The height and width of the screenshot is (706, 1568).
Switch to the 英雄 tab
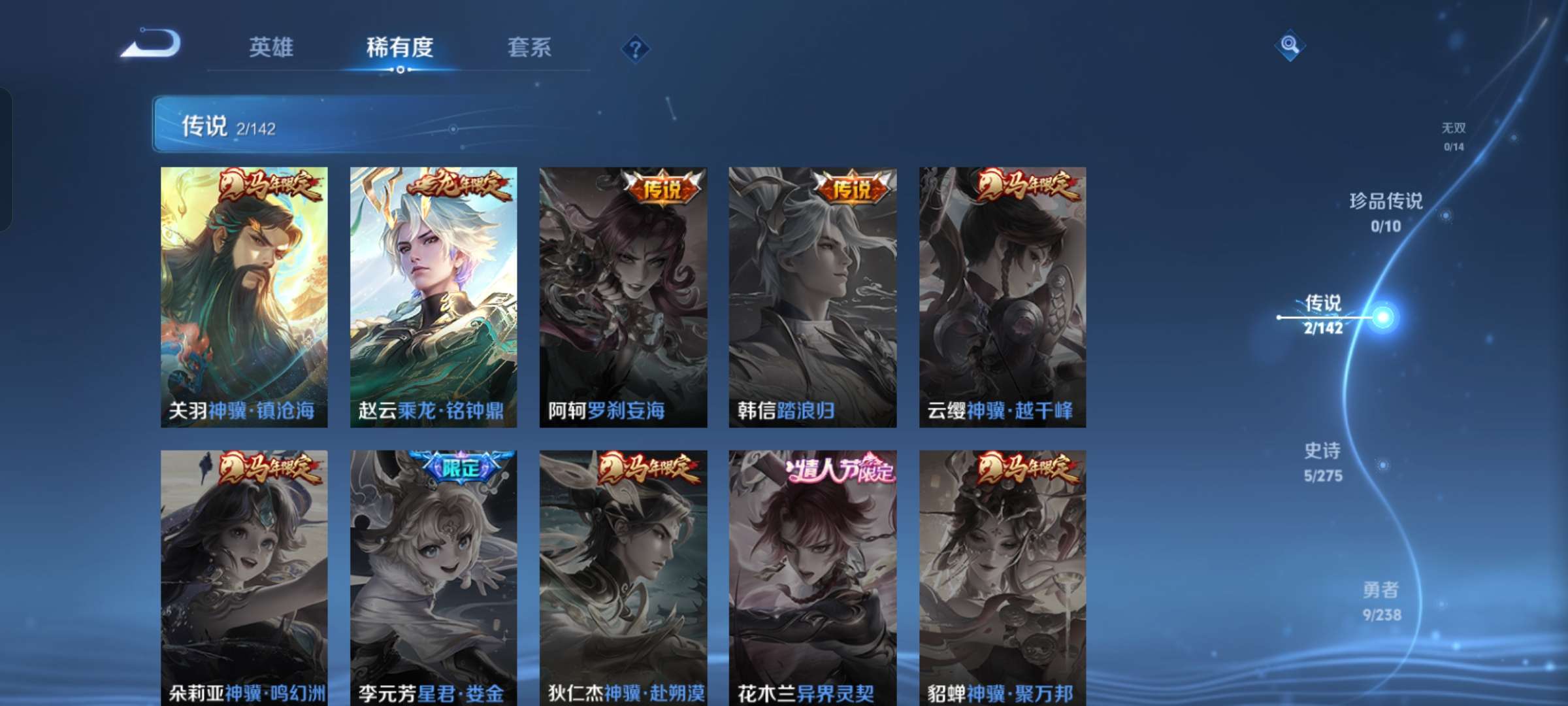[x=270, y=48]
